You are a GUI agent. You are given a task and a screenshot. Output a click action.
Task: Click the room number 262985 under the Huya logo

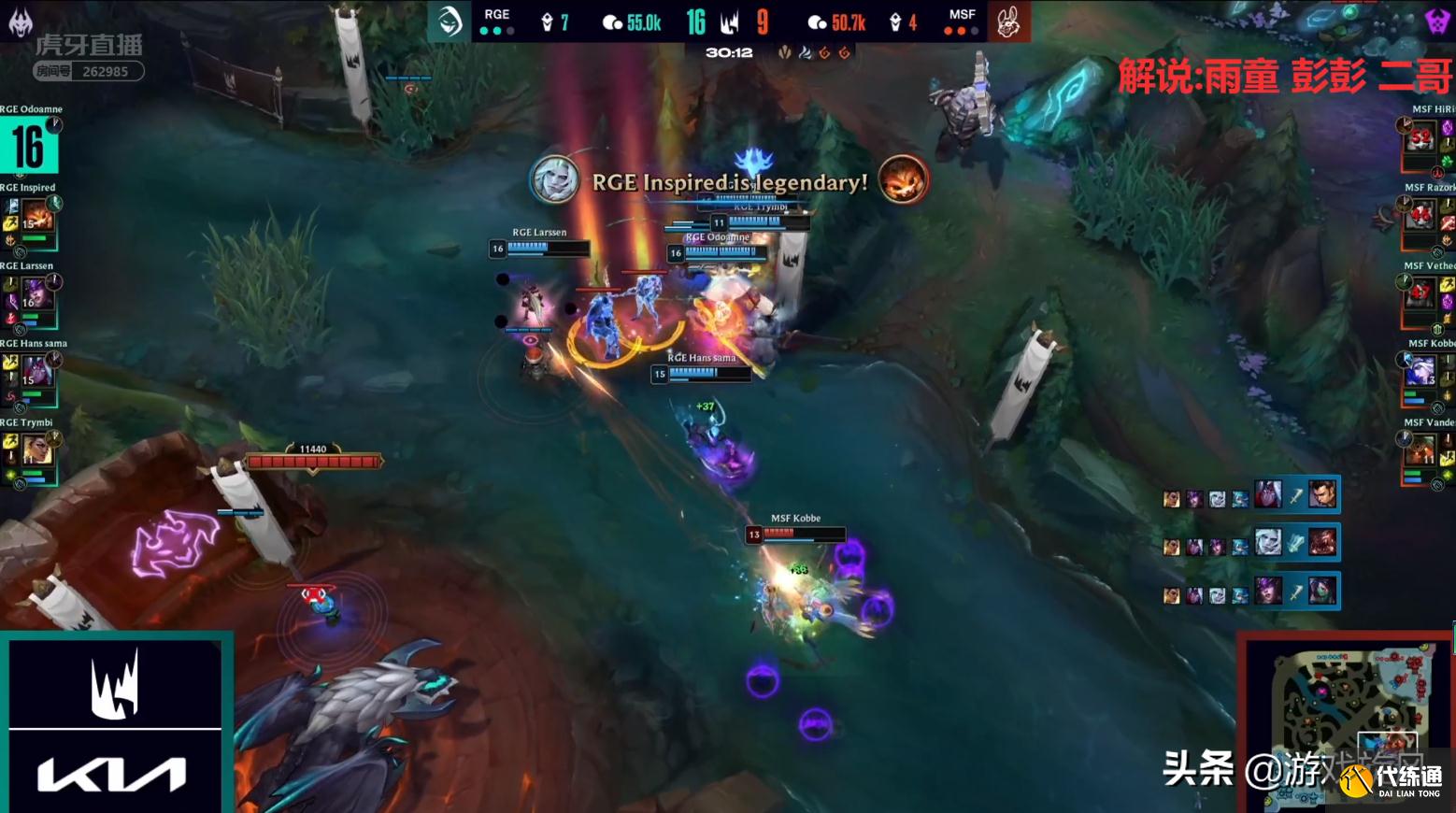tap(107, 69)
